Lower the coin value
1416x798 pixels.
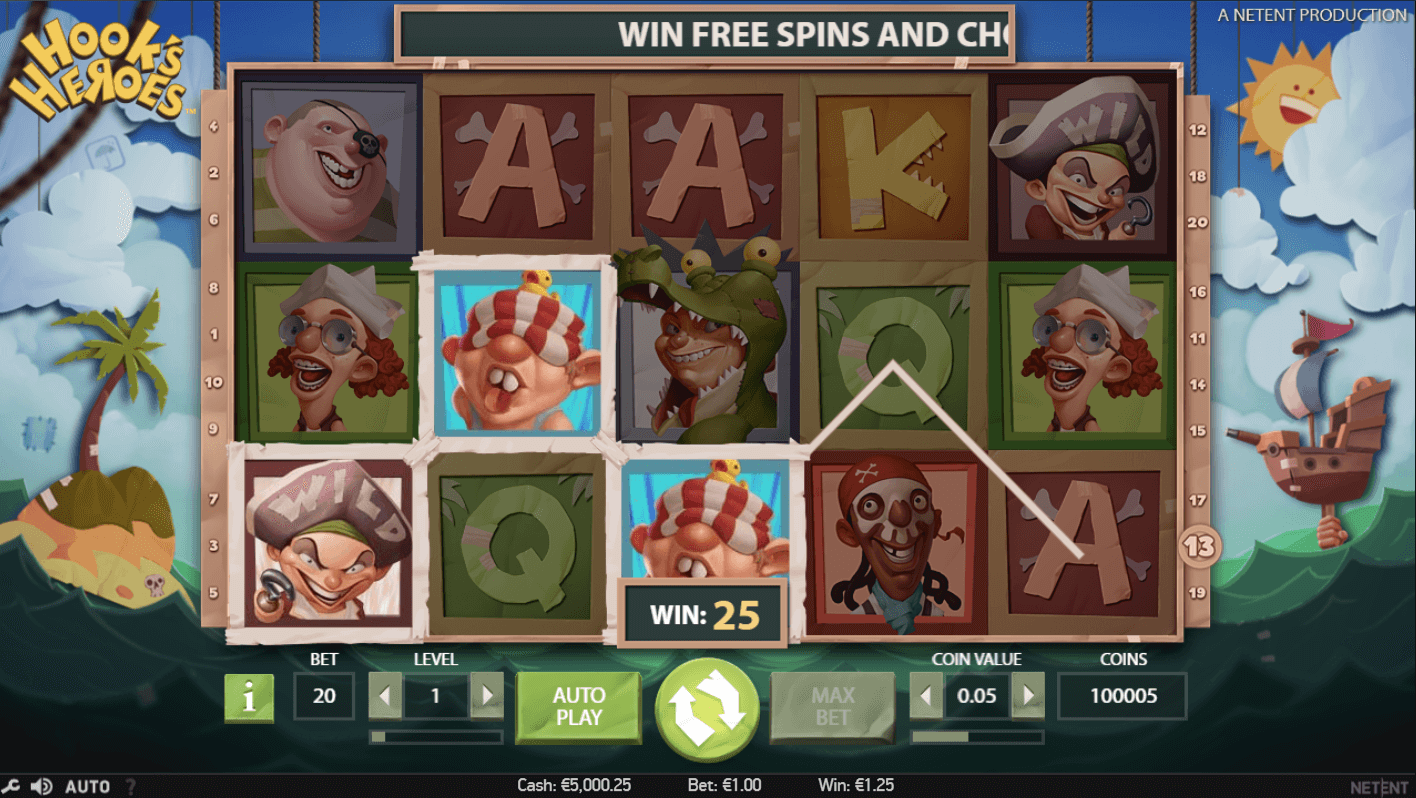(x=927, y=695)
